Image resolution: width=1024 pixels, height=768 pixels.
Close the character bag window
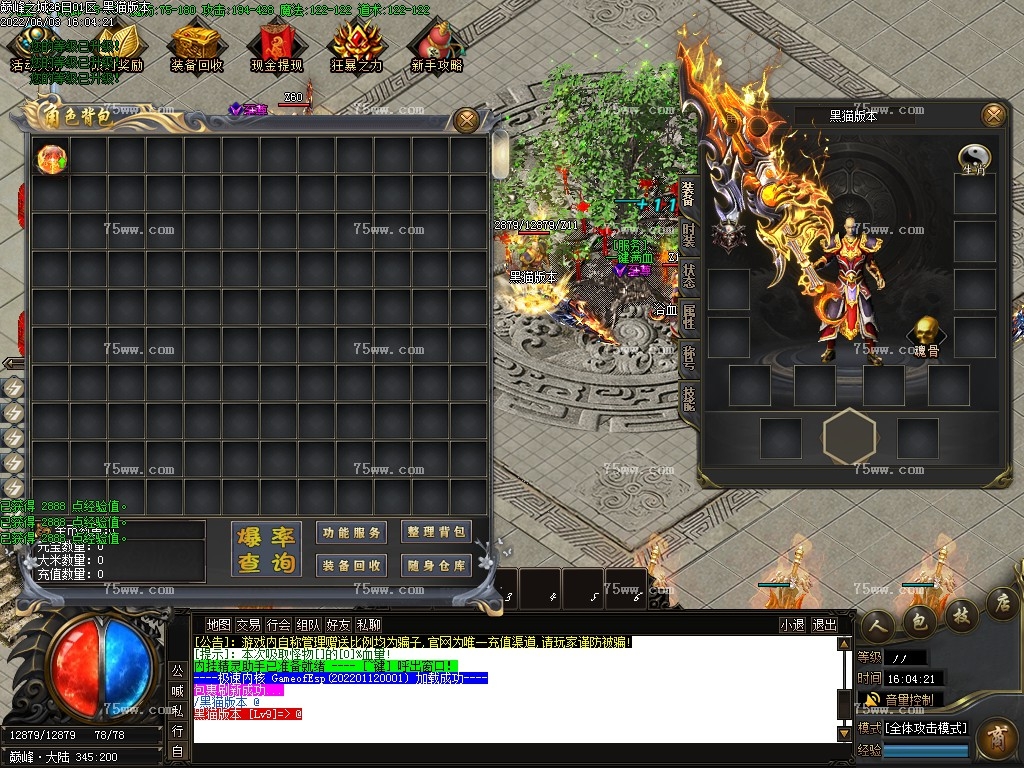pos(466,120)
